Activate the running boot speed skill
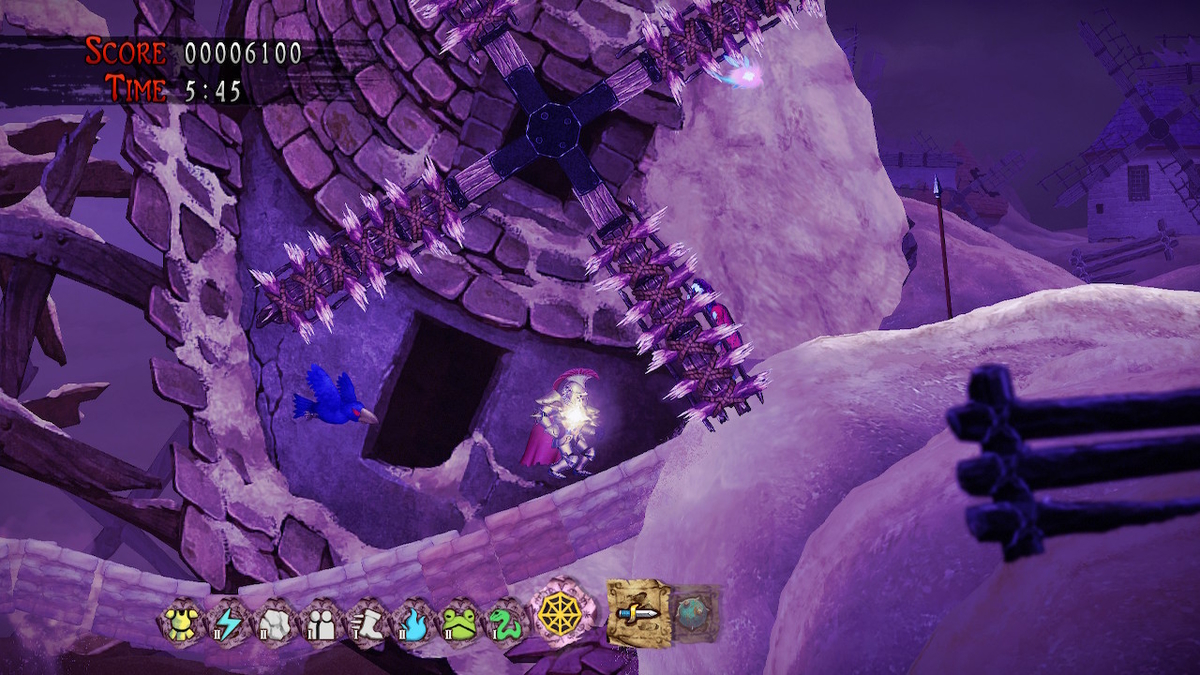1200x675 pixels. [x=368, y=623]
